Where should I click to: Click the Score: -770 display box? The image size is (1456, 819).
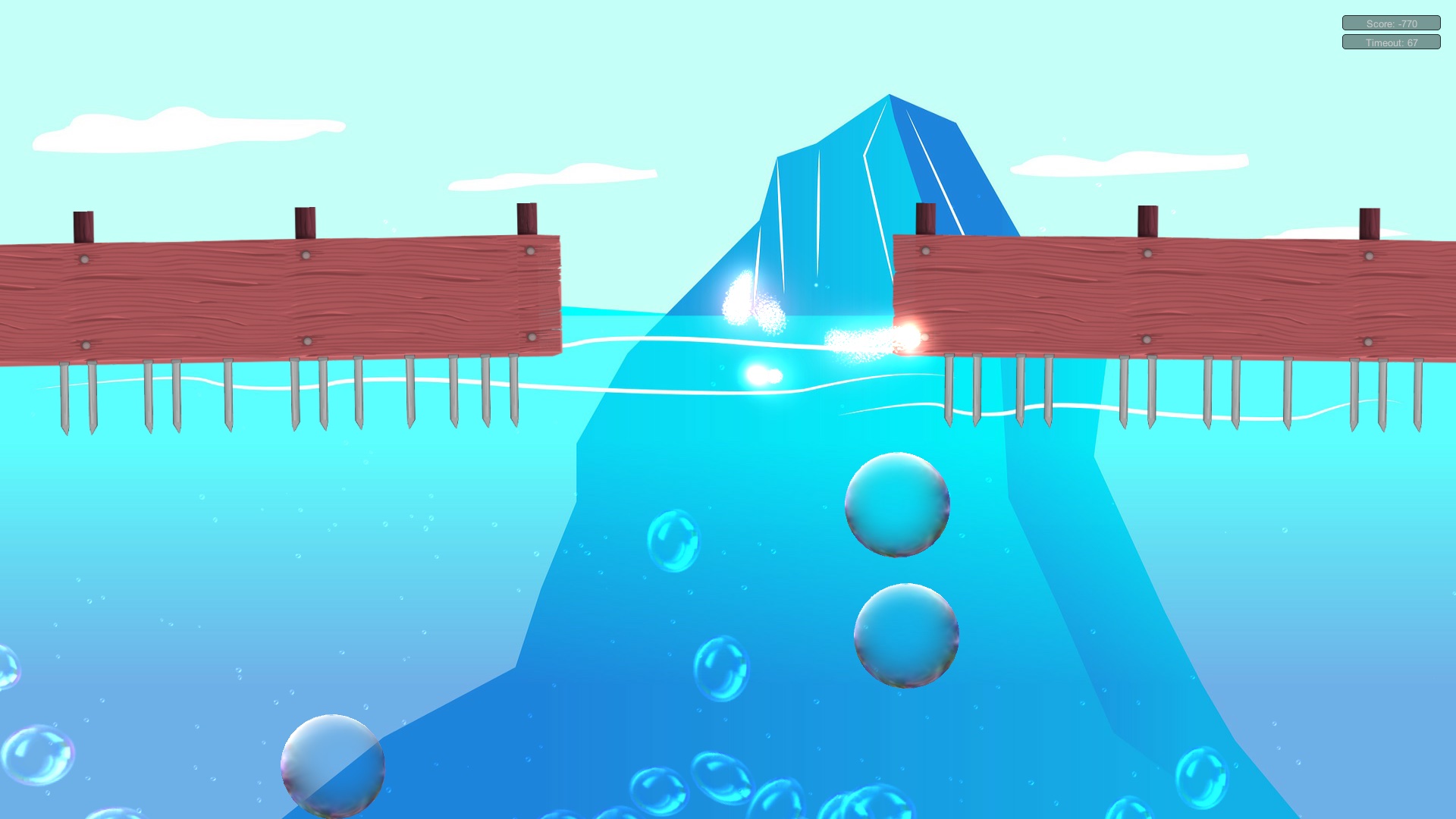point(1391,23)
